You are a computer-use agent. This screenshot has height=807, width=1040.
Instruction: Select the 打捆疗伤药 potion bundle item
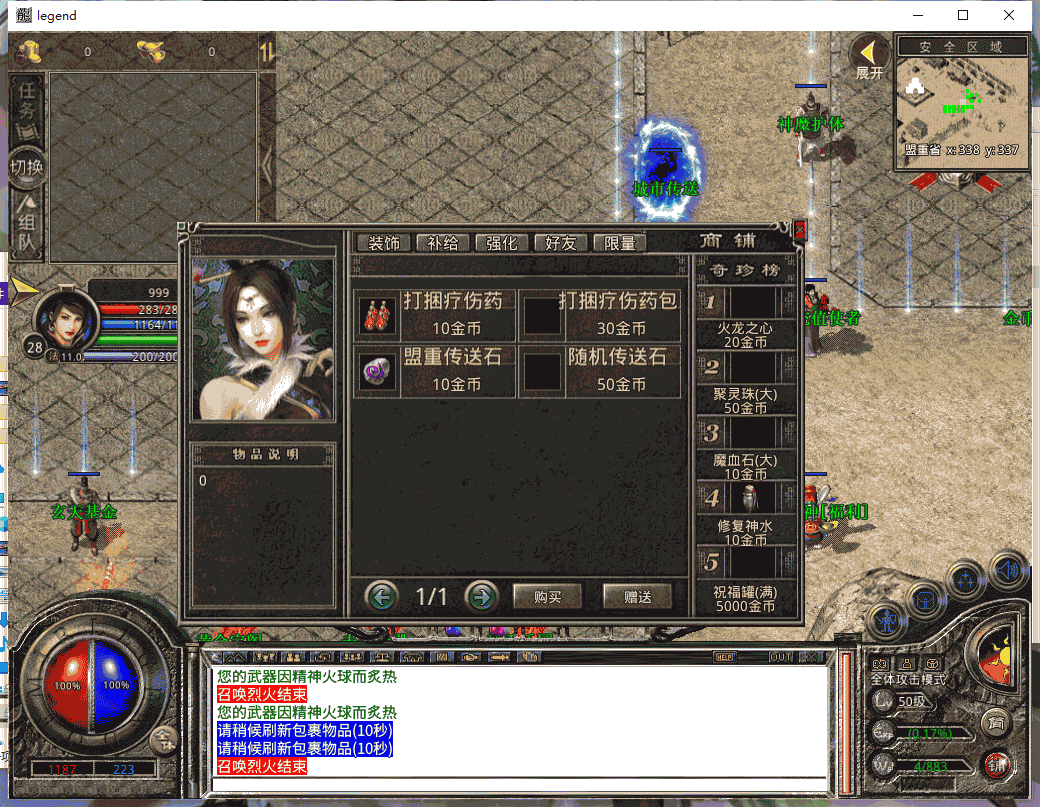click(x=435, y=315)
